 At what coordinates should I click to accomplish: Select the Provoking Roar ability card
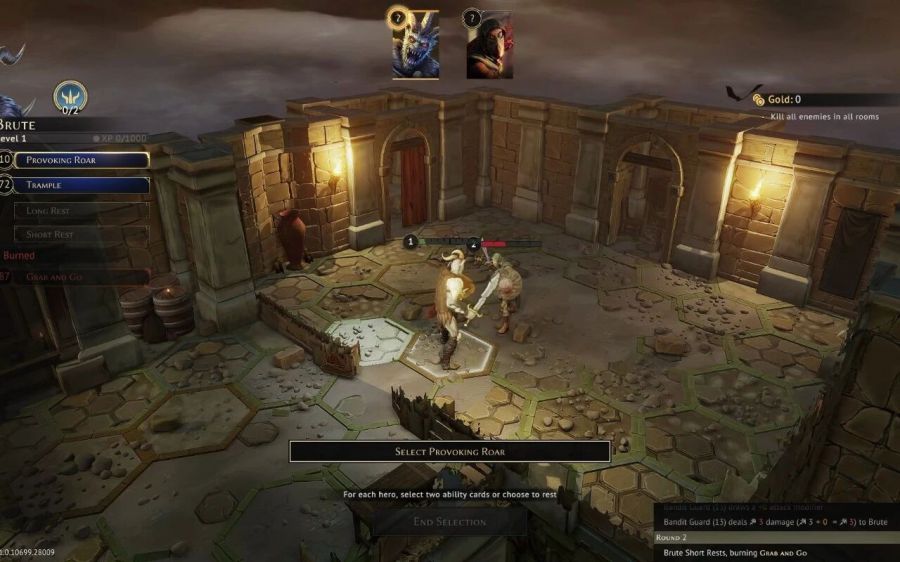(x=82, y=160)
